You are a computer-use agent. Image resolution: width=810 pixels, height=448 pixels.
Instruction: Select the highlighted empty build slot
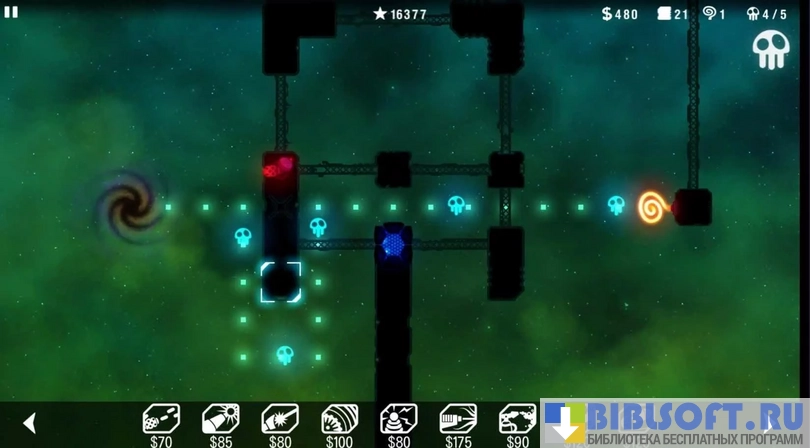280,282
